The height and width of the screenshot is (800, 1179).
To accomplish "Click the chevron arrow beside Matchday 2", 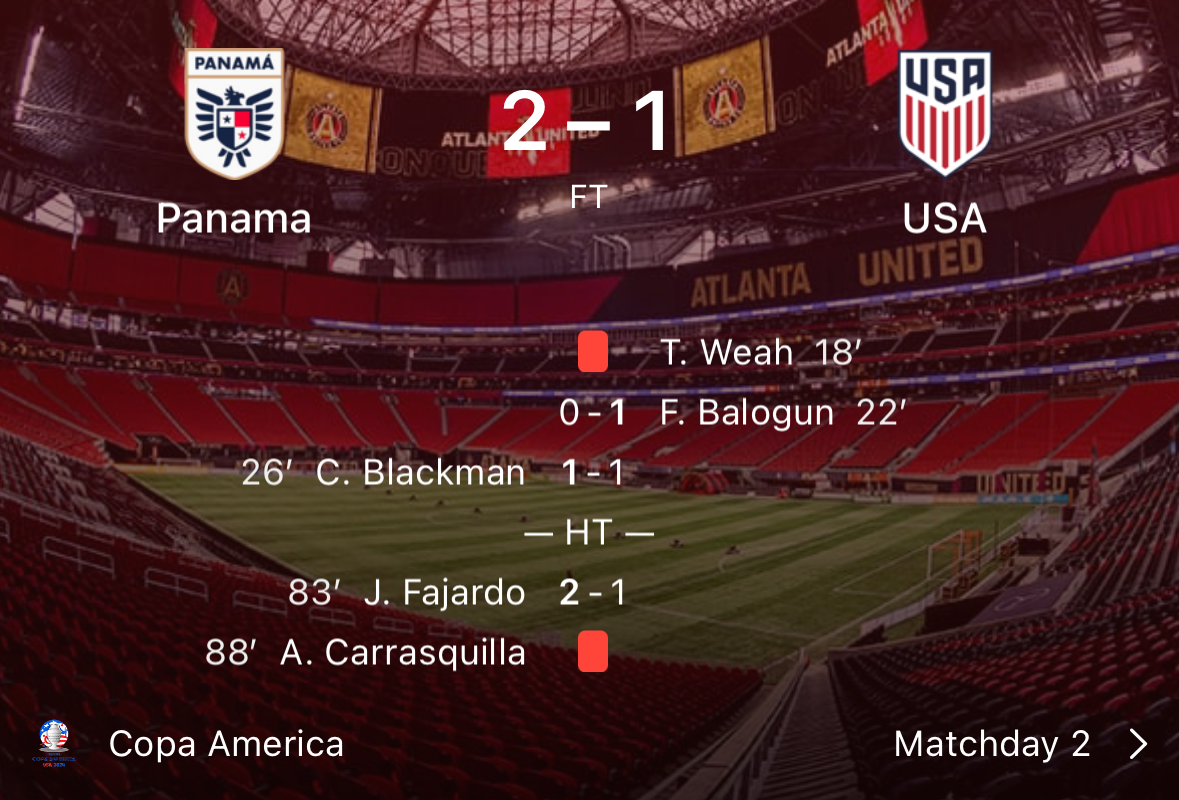I will (1138, 744).
